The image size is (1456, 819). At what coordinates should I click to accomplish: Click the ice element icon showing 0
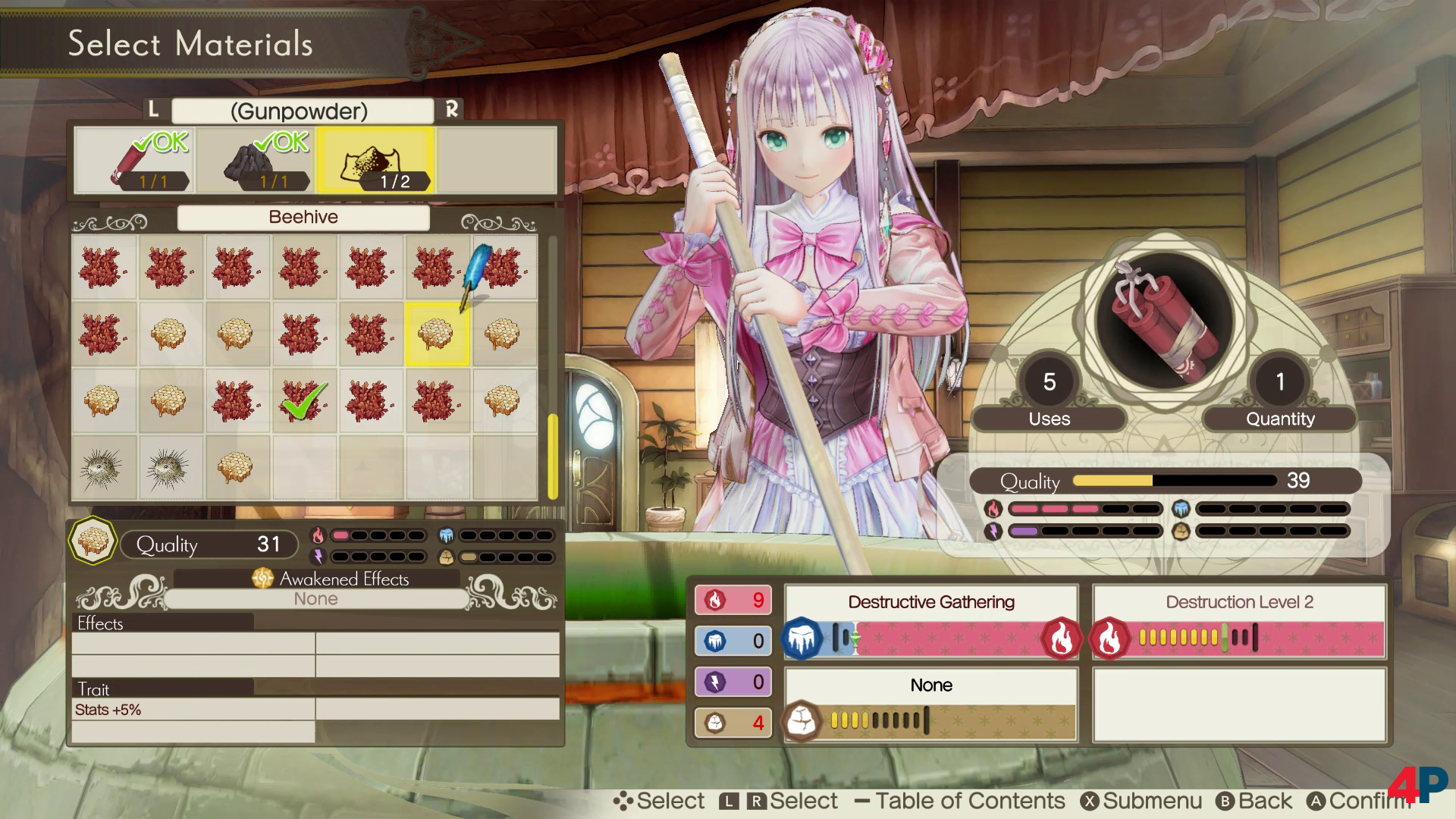(x=714, y=641)
